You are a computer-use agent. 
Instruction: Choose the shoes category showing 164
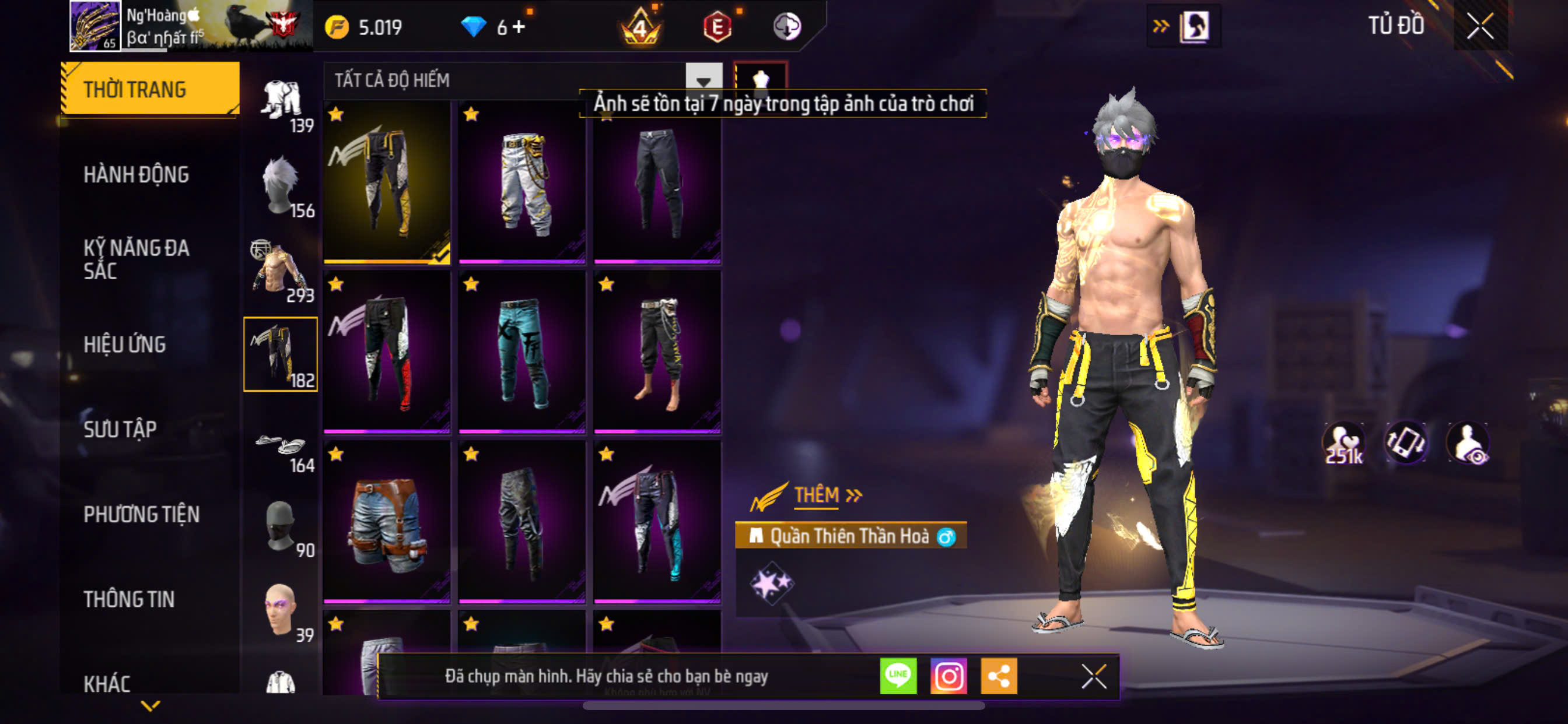(x=281, y=449)
